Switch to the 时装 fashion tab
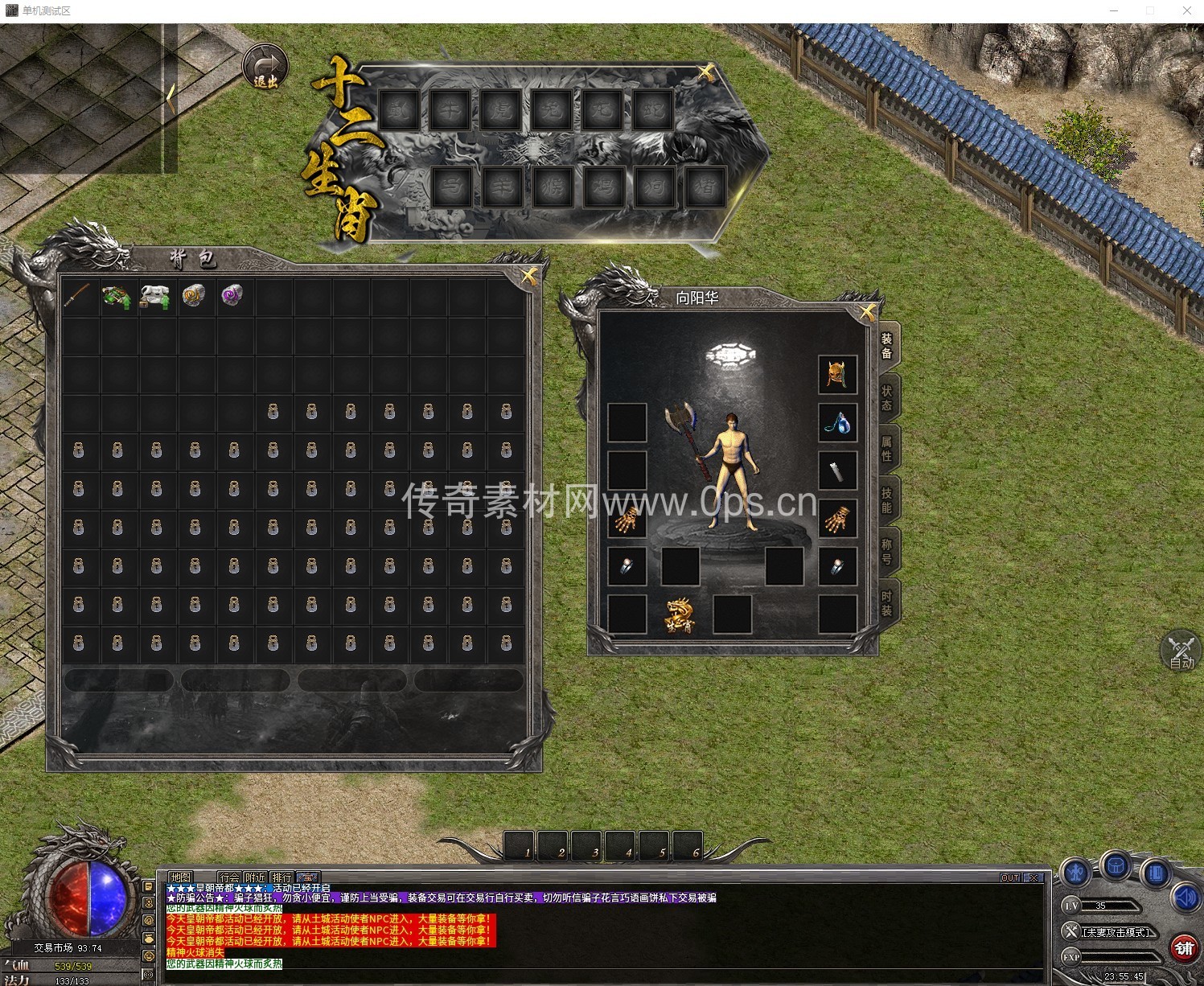Image resolution: width=1204 pixels, height=986 pixels. [x=886, y=602]
